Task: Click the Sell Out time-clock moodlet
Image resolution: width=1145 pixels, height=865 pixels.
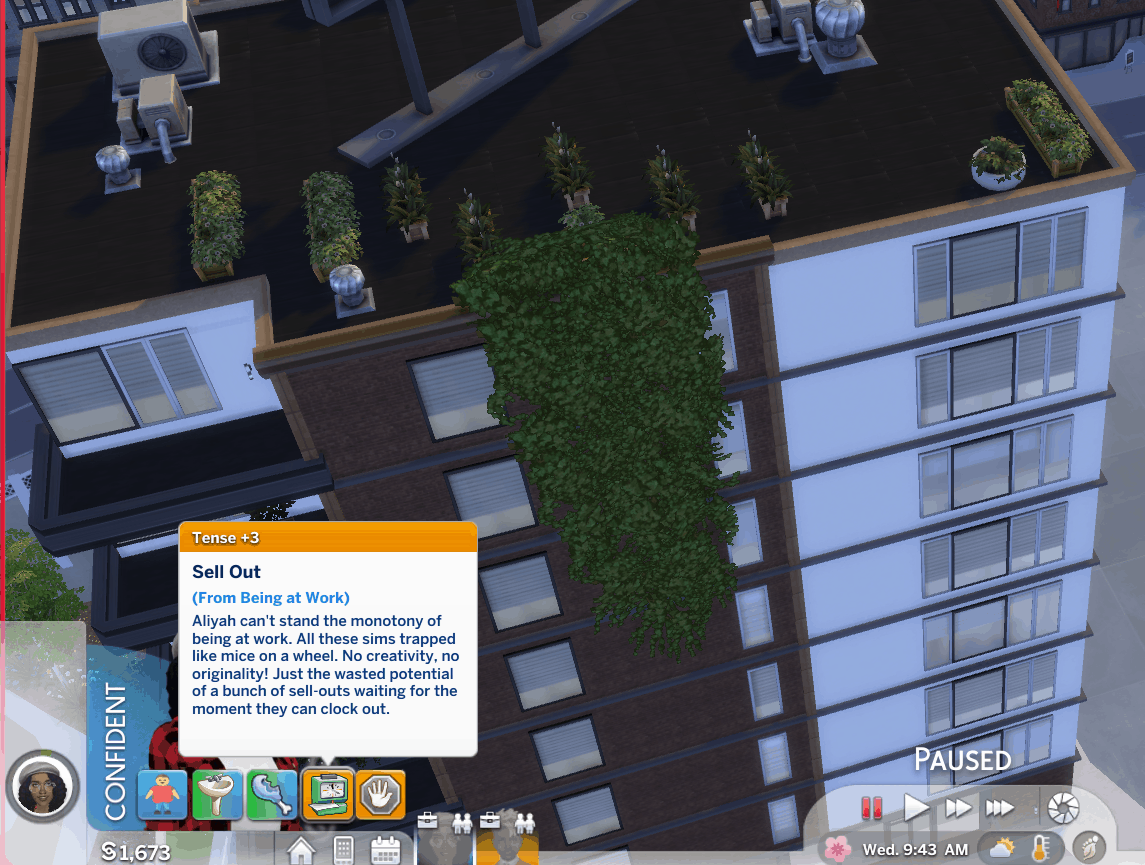Action: coord(327,795)
